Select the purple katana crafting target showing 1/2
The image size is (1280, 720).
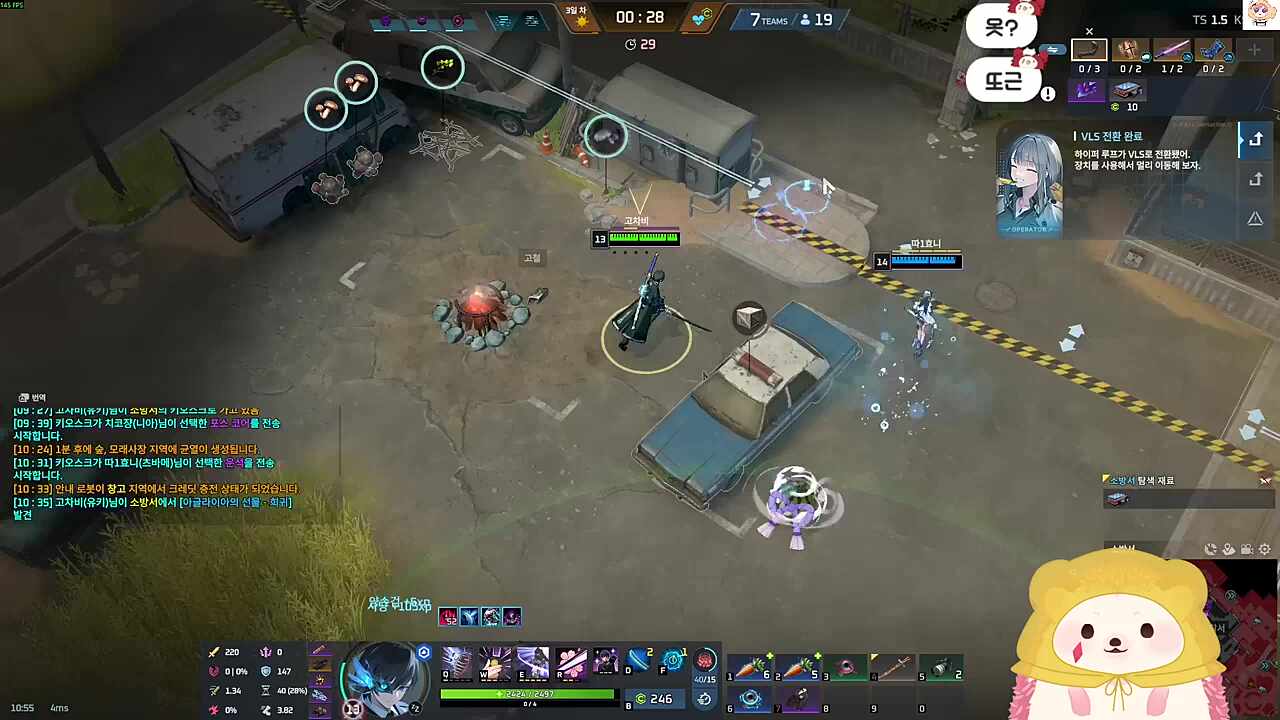coord(1172,50)
